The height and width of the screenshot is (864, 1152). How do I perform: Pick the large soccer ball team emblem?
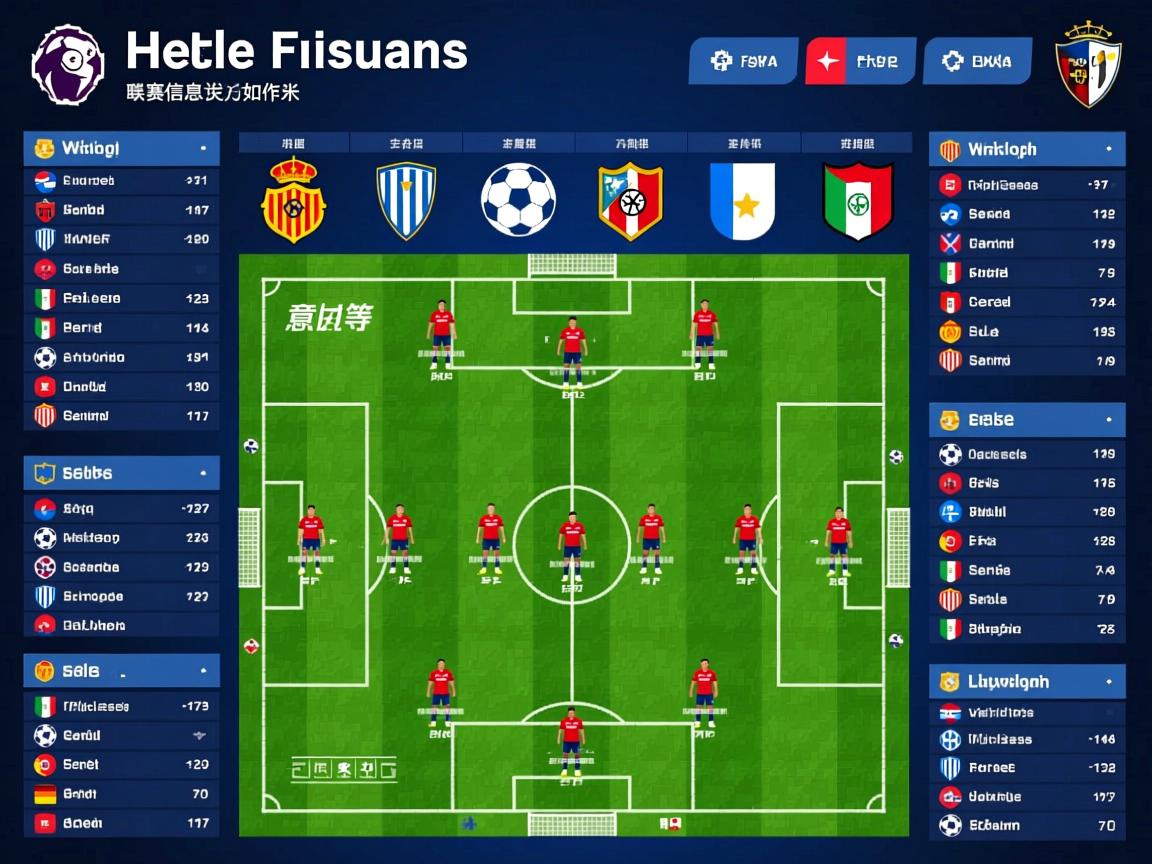[518, 200]
